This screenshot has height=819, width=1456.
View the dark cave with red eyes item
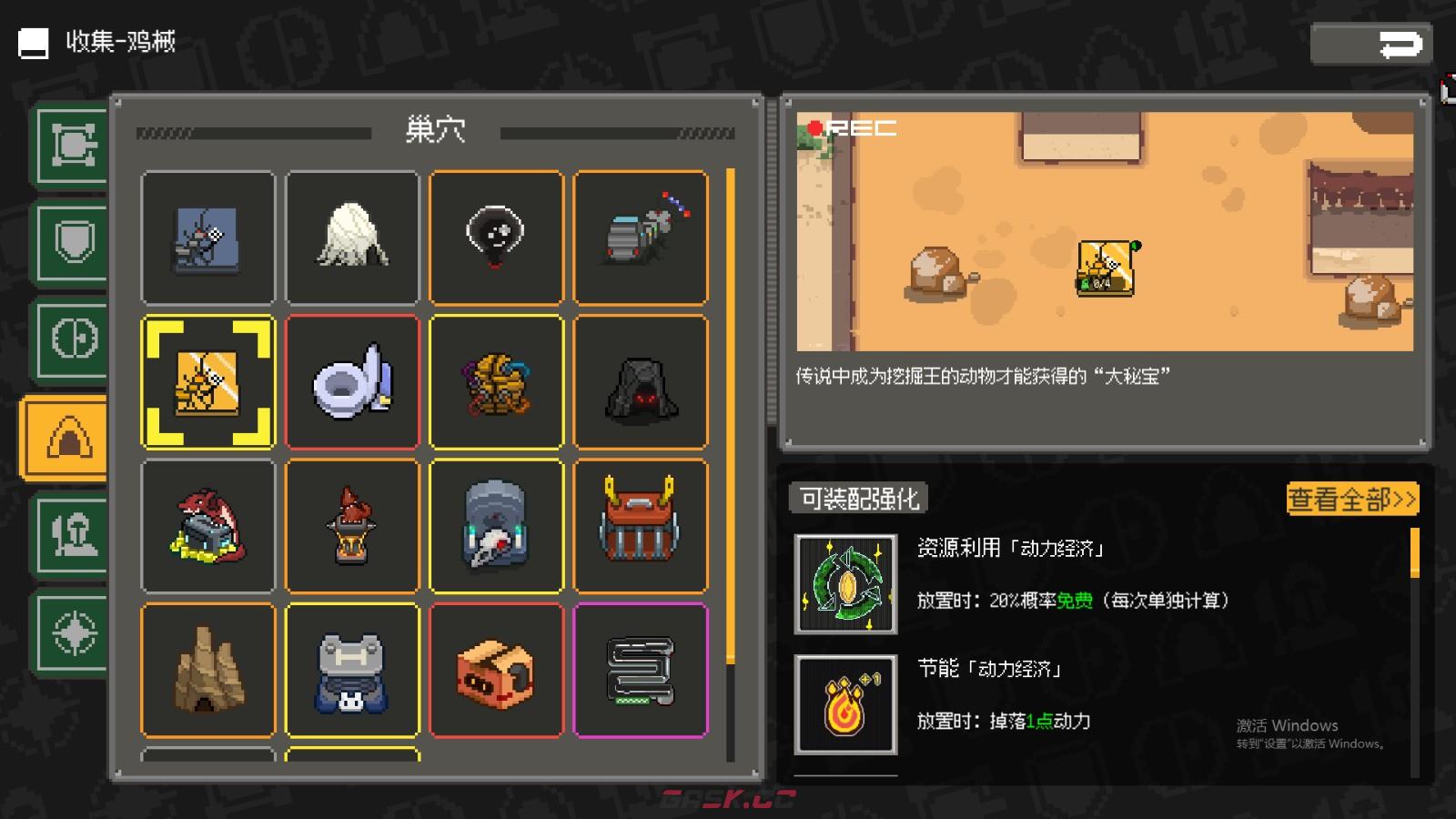point(640,381)
